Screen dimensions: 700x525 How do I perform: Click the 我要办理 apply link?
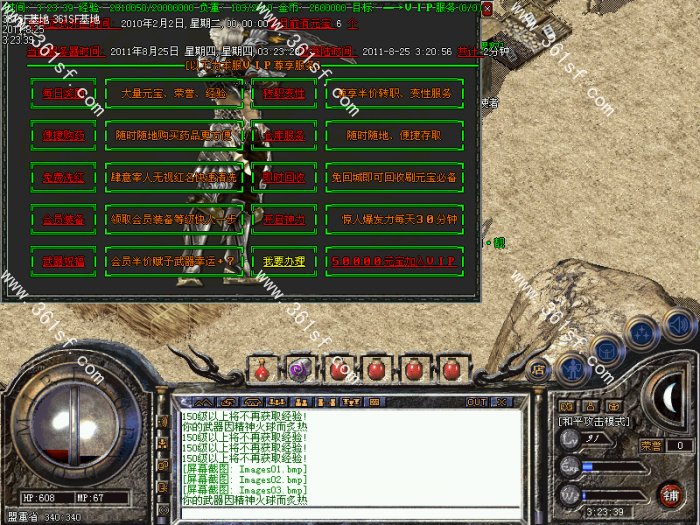283,261
